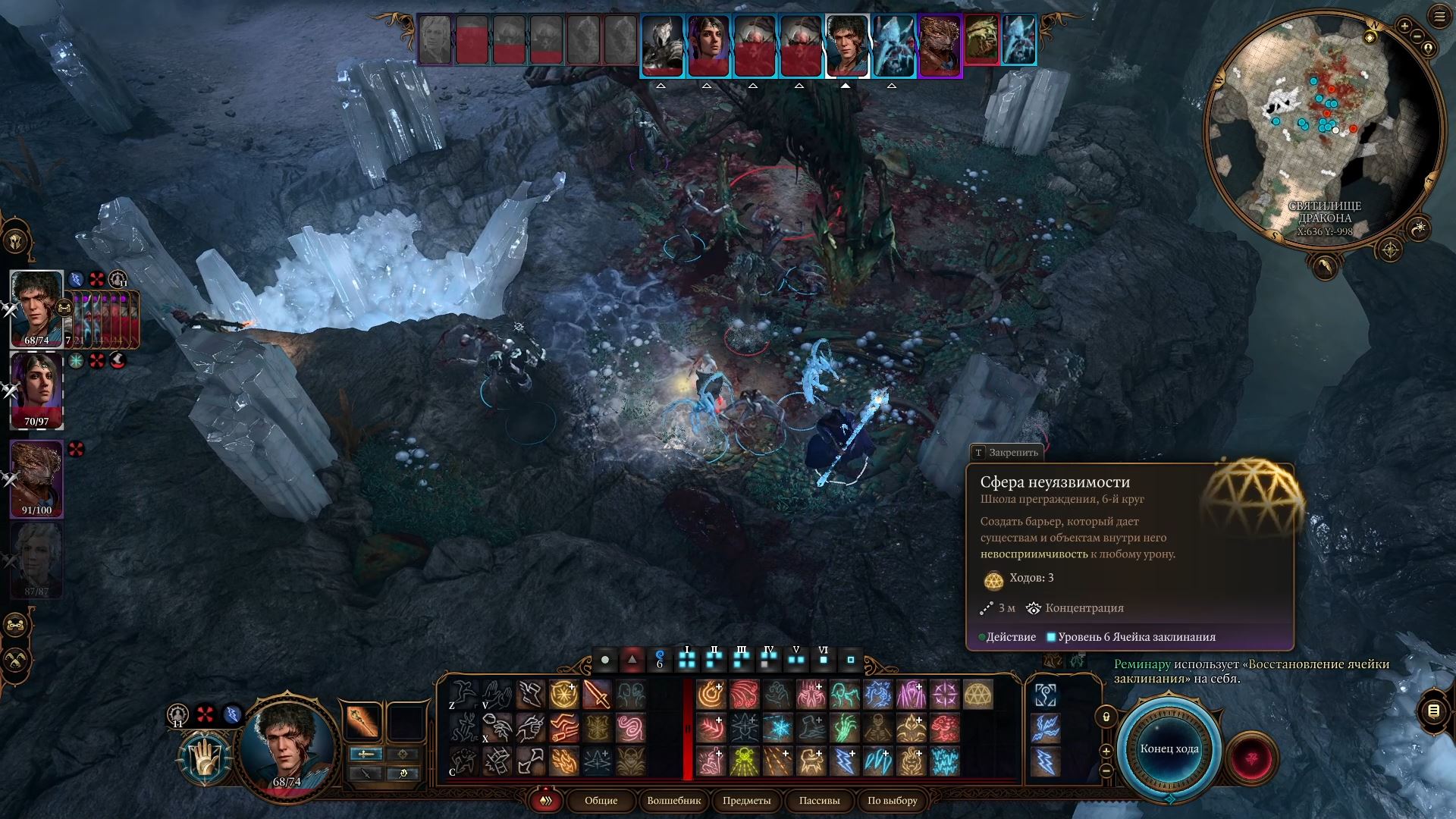Zoom in the minimap with plus button
Screen dimensions: 1456x819
click(x=1404, y=27)
